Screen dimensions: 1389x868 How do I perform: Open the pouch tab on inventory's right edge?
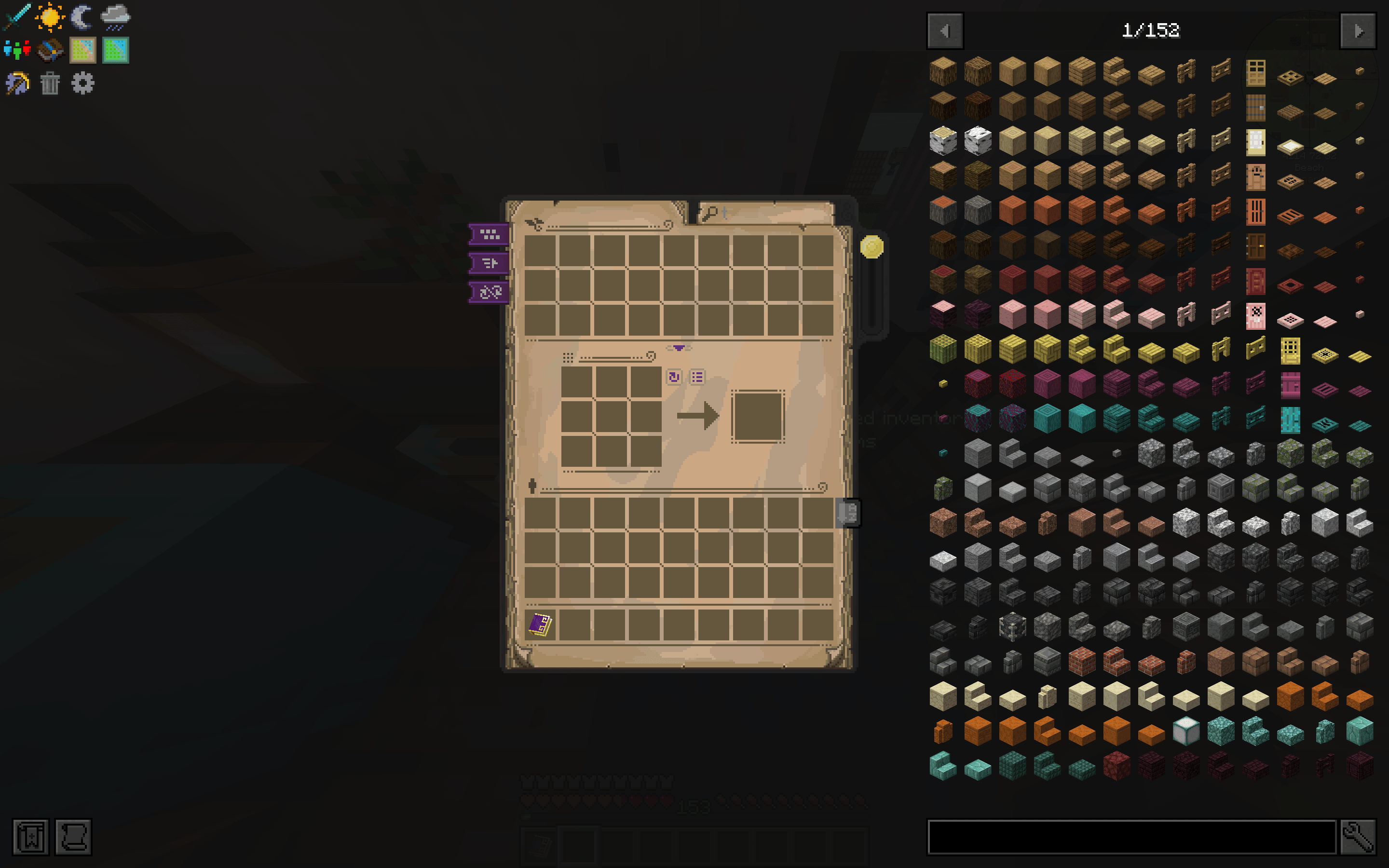click(x=849, y=514)
